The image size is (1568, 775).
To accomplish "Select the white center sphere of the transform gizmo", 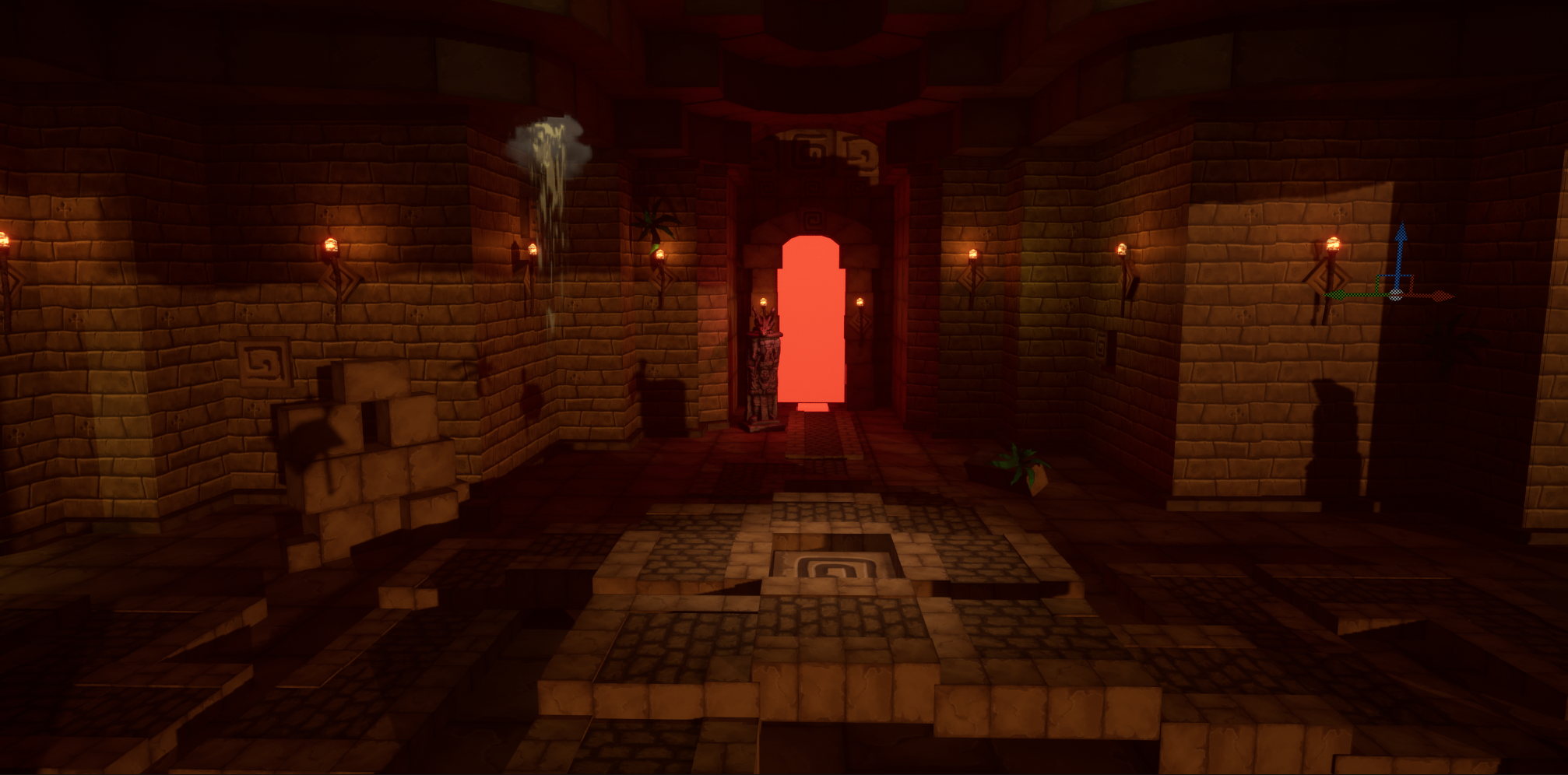I will click(1396, 295).
